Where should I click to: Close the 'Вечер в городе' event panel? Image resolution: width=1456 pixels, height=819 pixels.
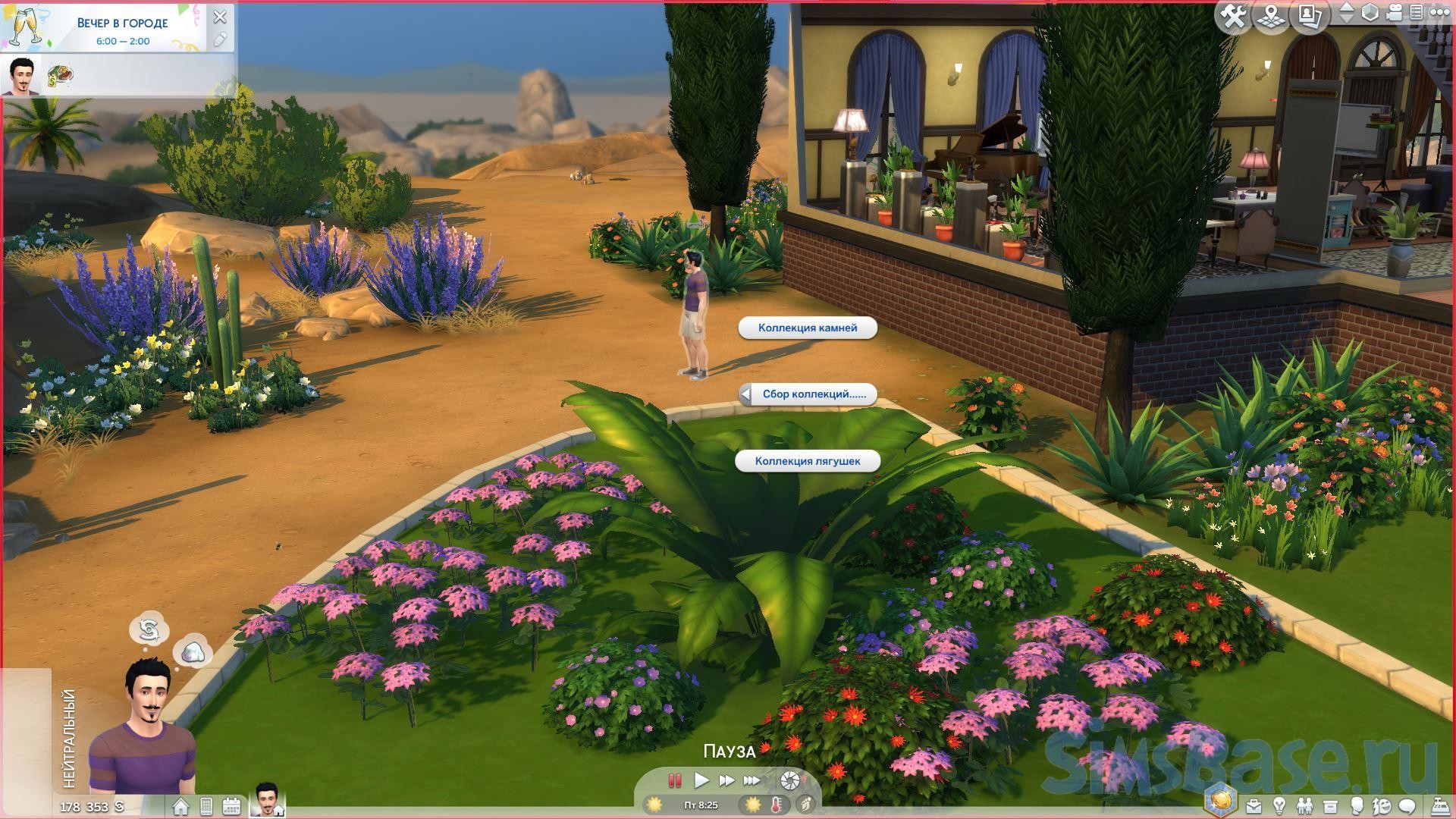[220, 17]
